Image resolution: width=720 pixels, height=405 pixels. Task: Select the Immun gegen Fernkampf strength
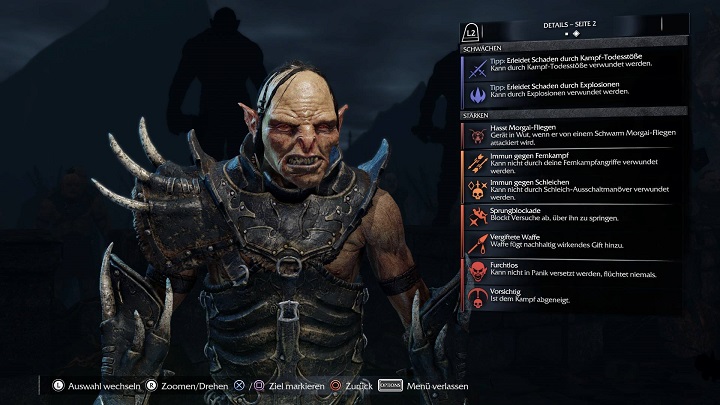click(x=573, y=162)
